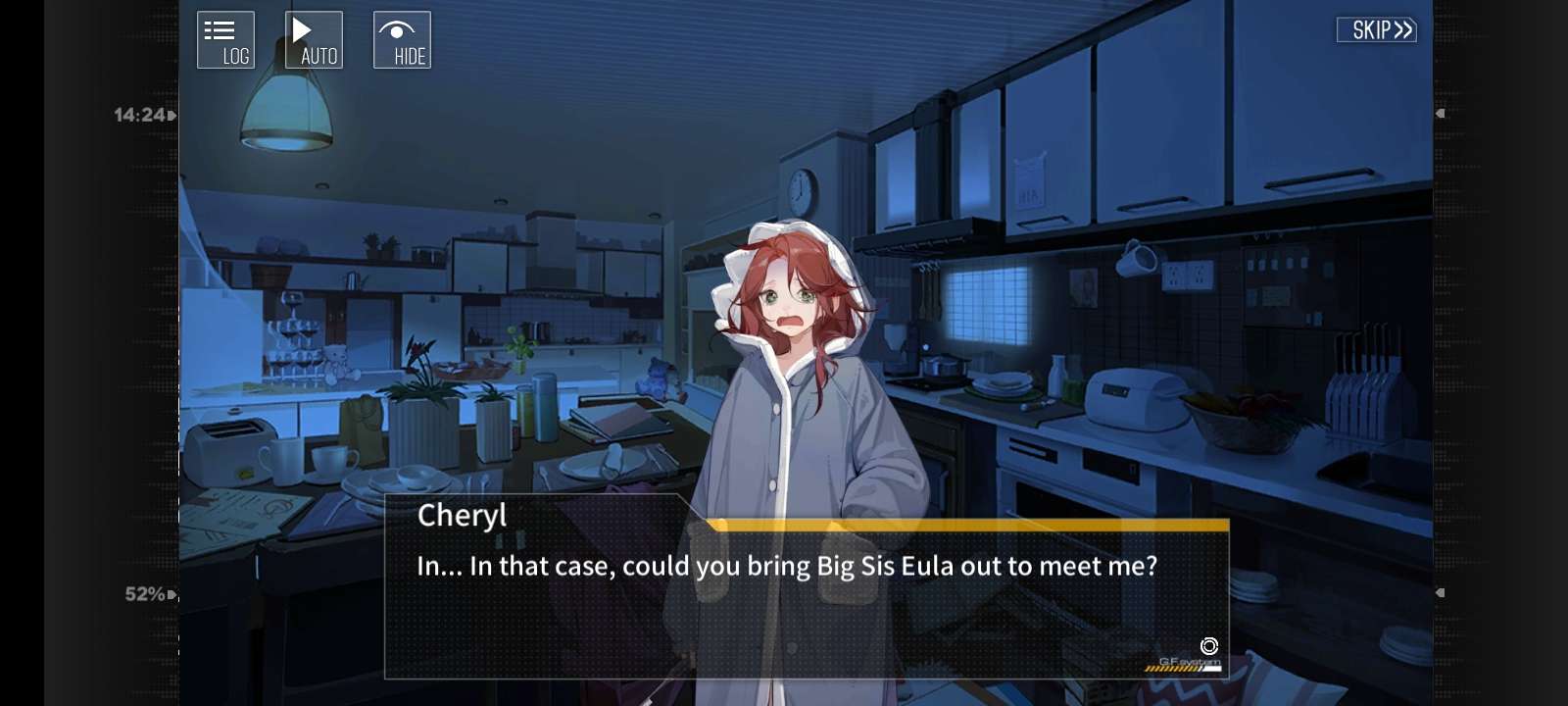Hide the dialogue interface
This screenshot has width=1568, height=706.
(x=402, y=40)
